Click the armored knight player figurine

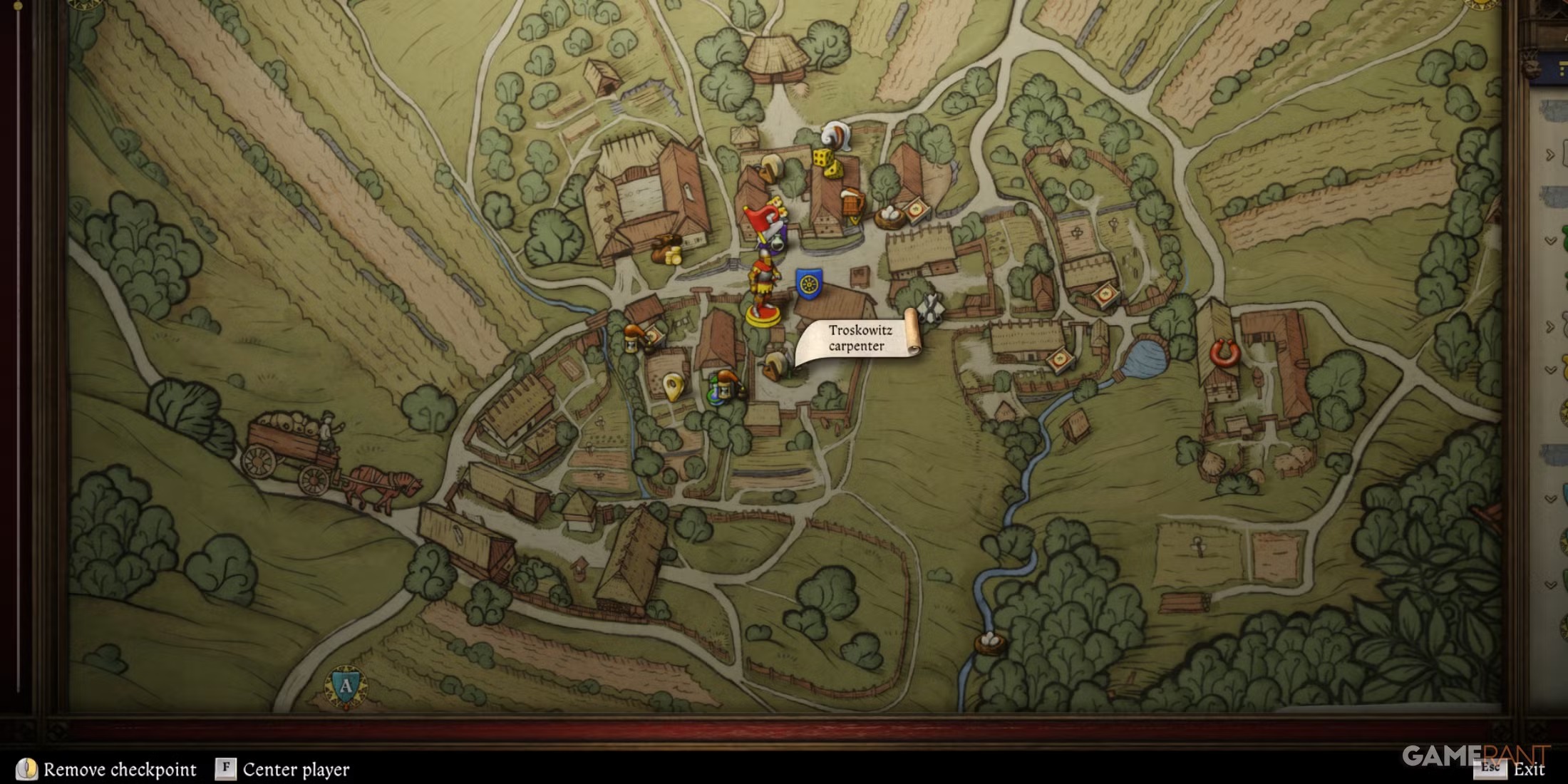[762, 289]
